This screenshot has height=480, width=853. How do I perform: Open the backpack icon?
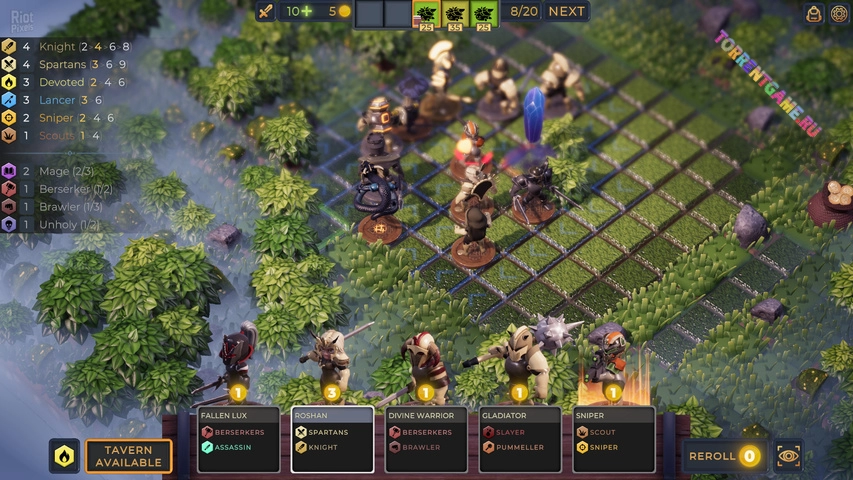point(814,13)
